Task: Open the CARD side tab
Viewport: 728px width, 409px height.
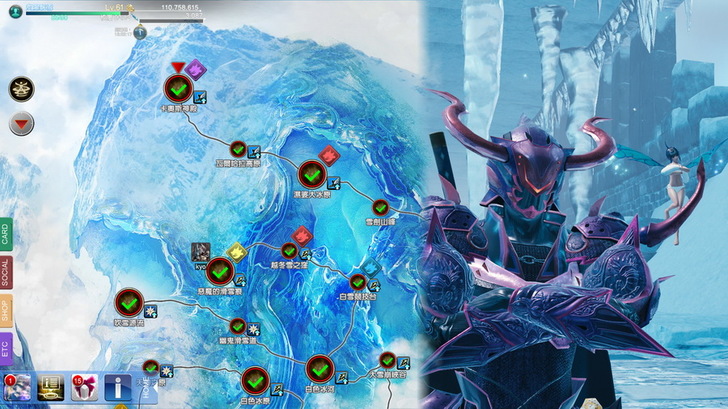Action: [6, 236]
